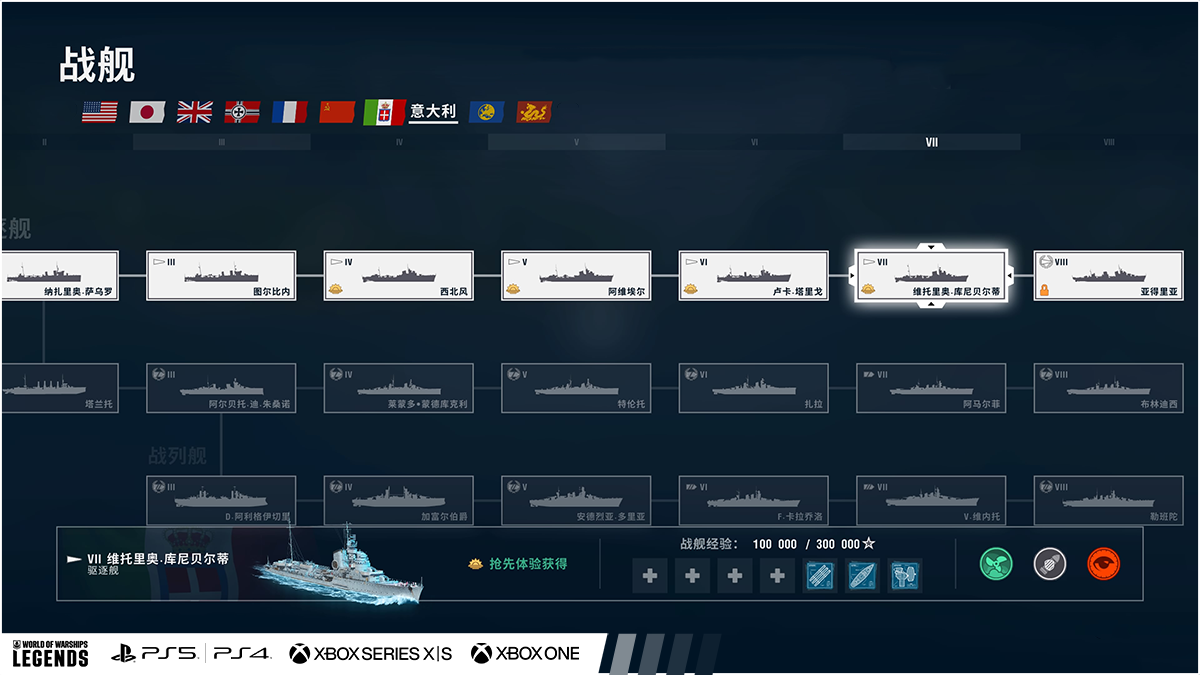The height and width of the screenshot is (675, 1200).
Task: Select the United States nation flag
Action: point(100,112)
